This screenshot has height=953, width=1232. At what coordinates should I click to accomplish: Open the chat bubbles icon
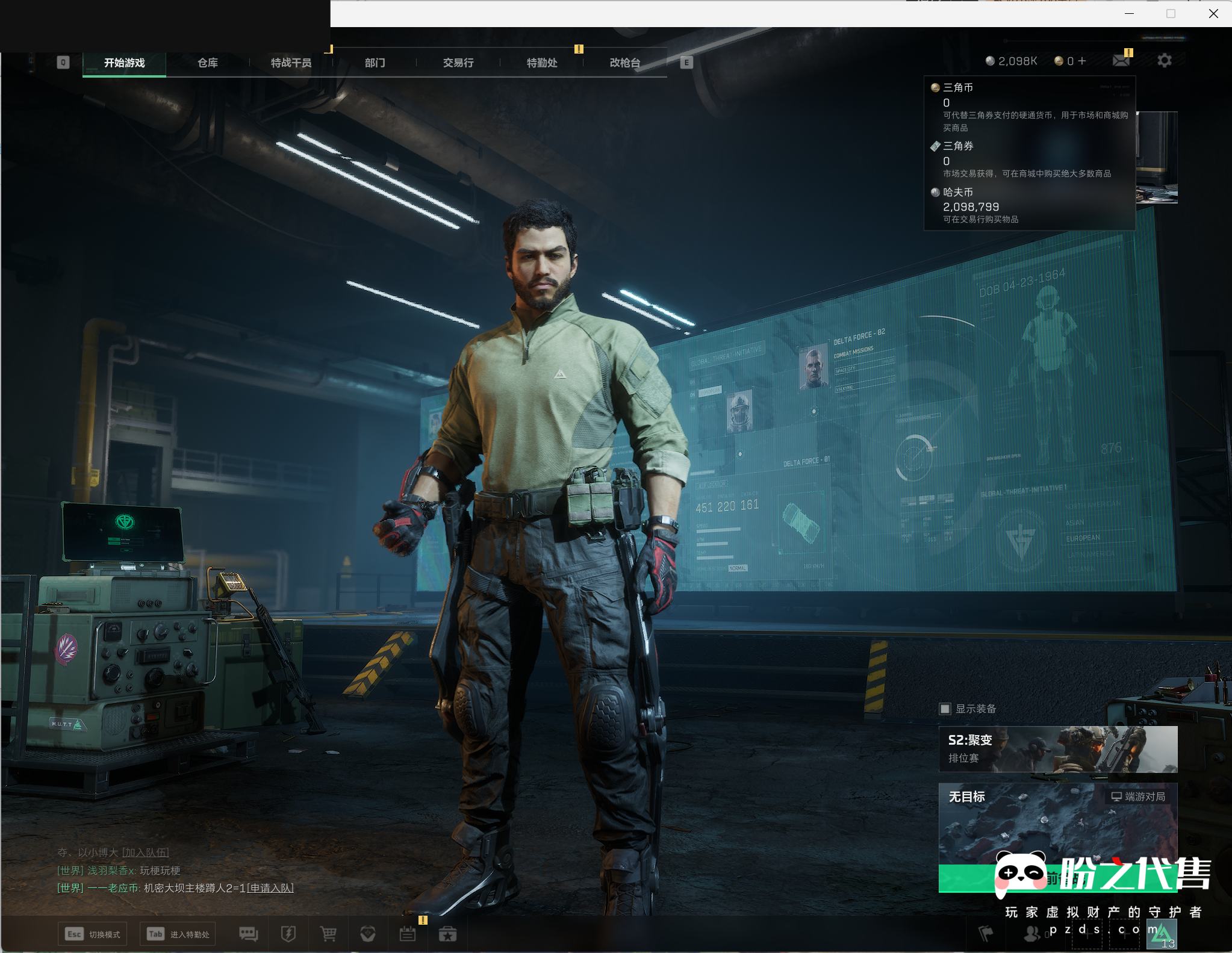pos(248,934)
